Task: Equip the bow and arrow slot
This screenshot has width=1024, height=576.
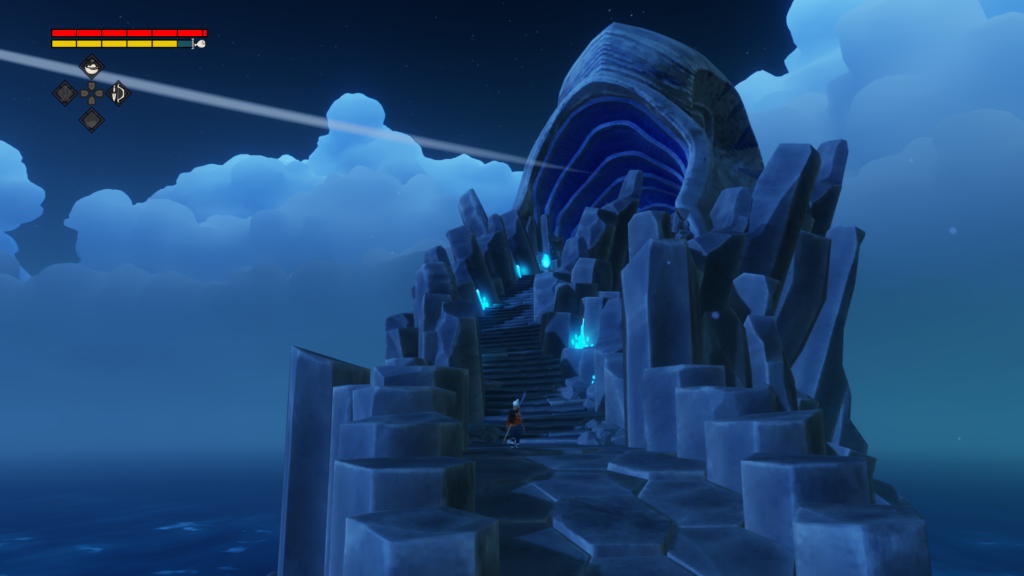Action: pos(118,93)
